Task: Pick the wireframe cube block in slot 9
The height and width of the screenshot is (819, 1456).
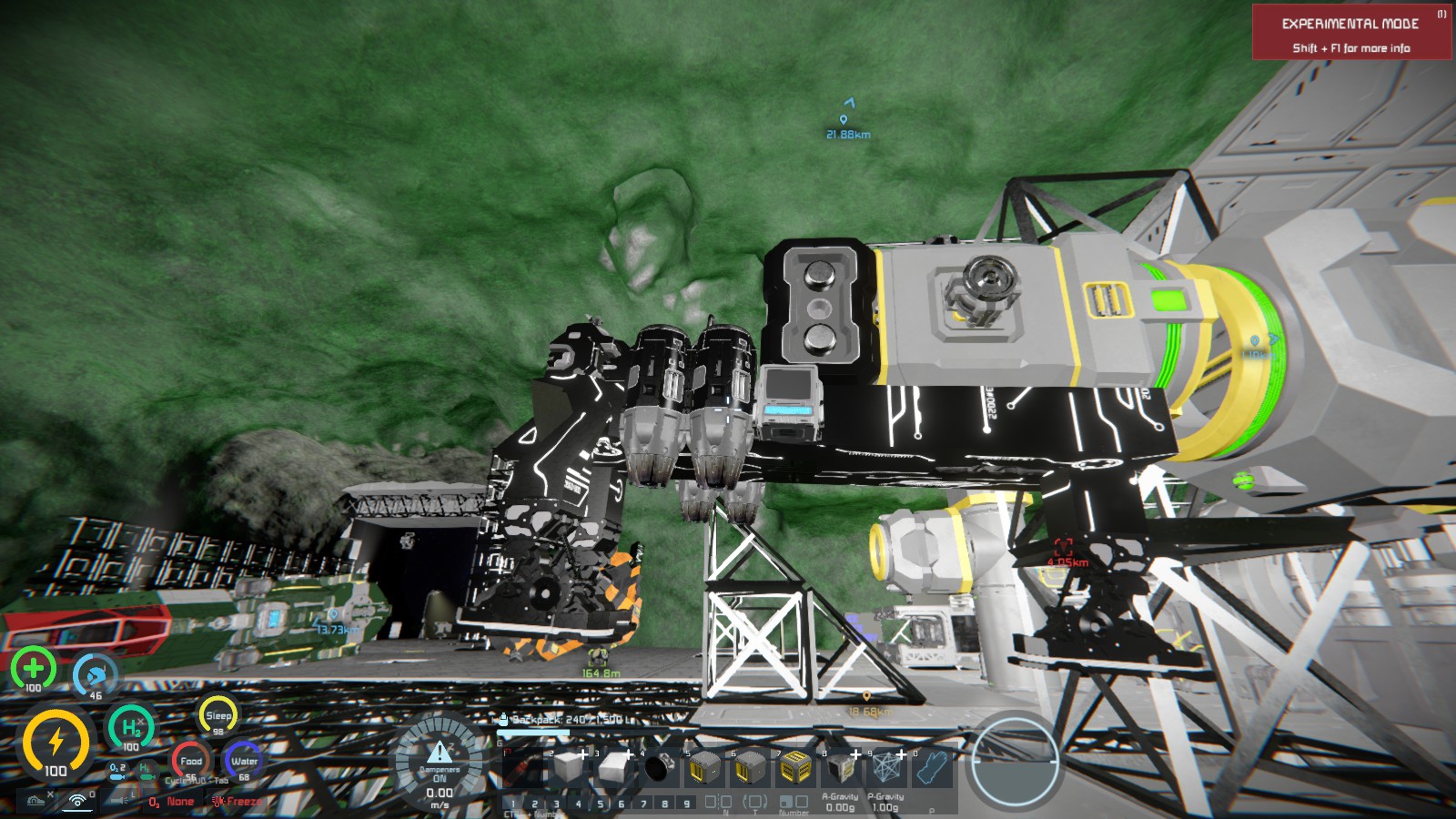Action: [x=886, y=769]
